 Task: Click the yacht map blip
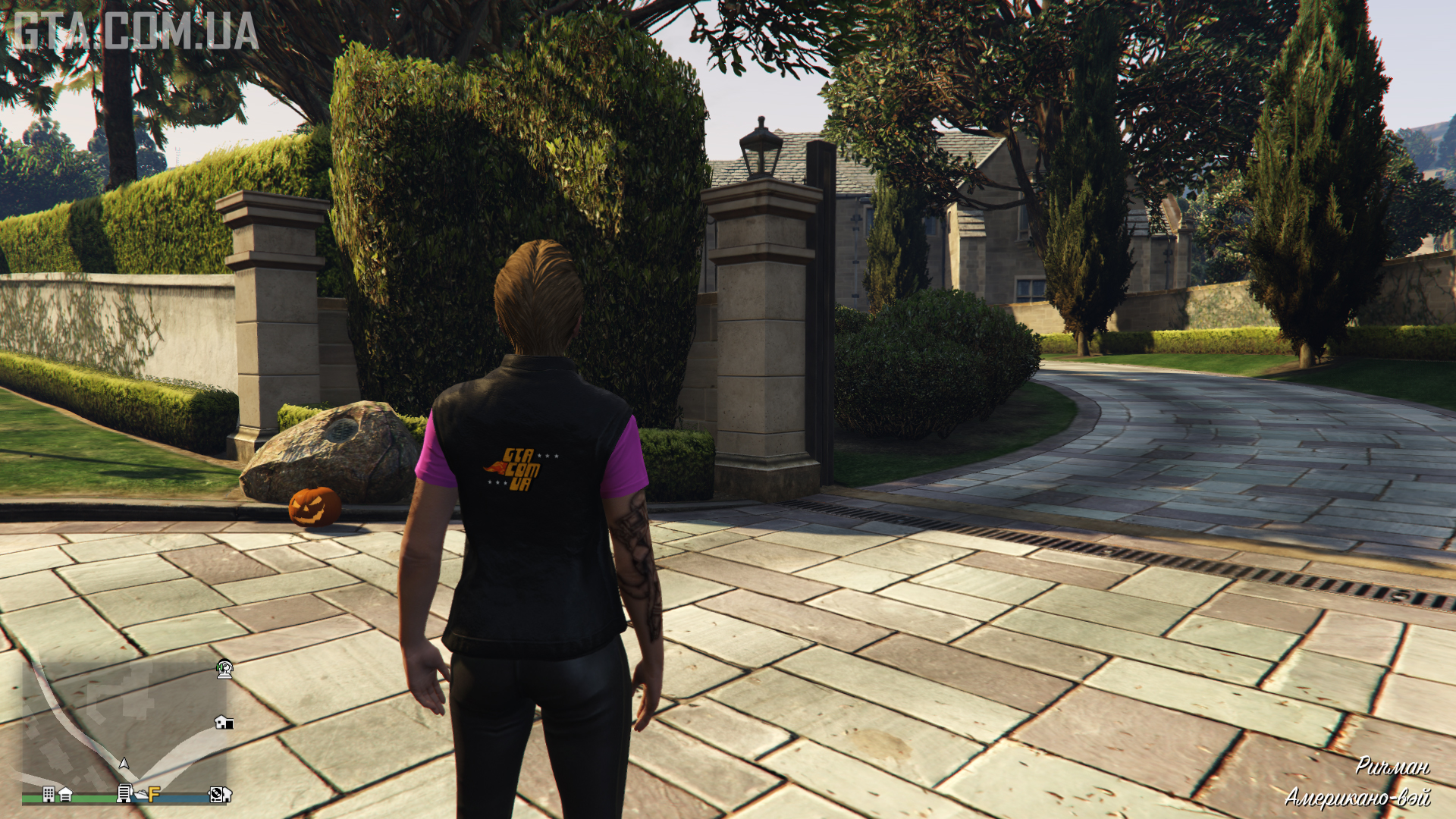[140, 794]
